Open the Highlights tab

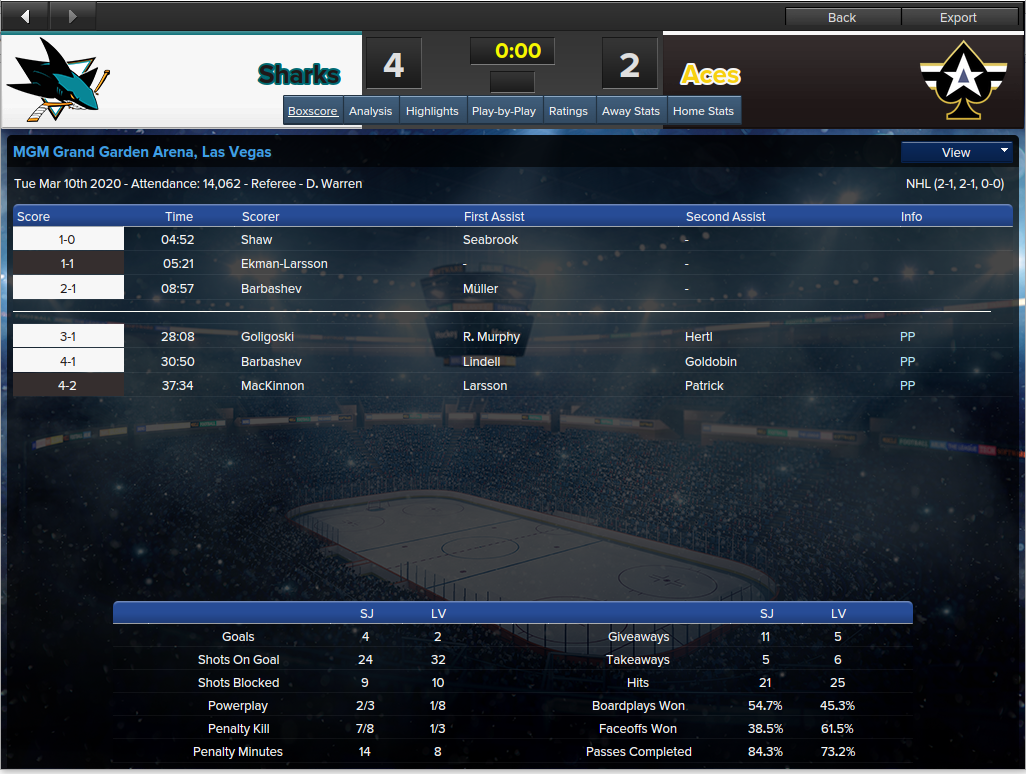click(x=432, y=111)
